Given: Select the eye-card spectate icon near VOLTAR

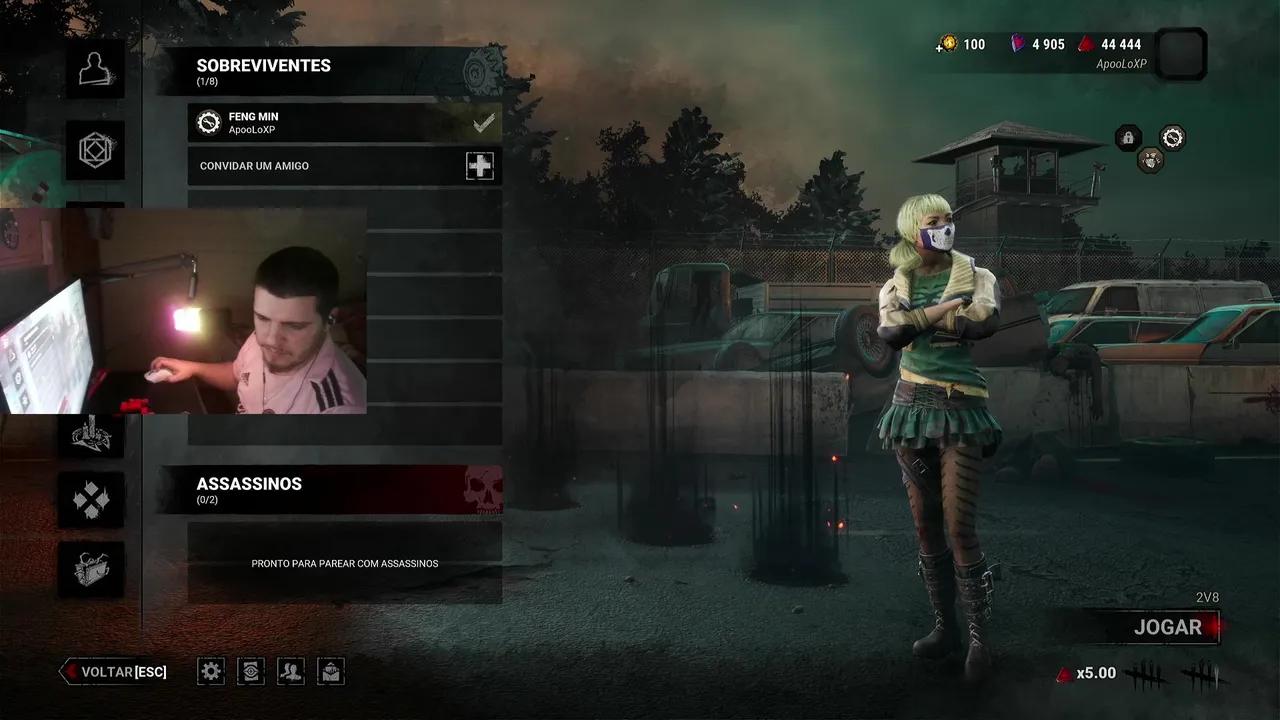Looking at the screenshot, I should tap(251, 671).
